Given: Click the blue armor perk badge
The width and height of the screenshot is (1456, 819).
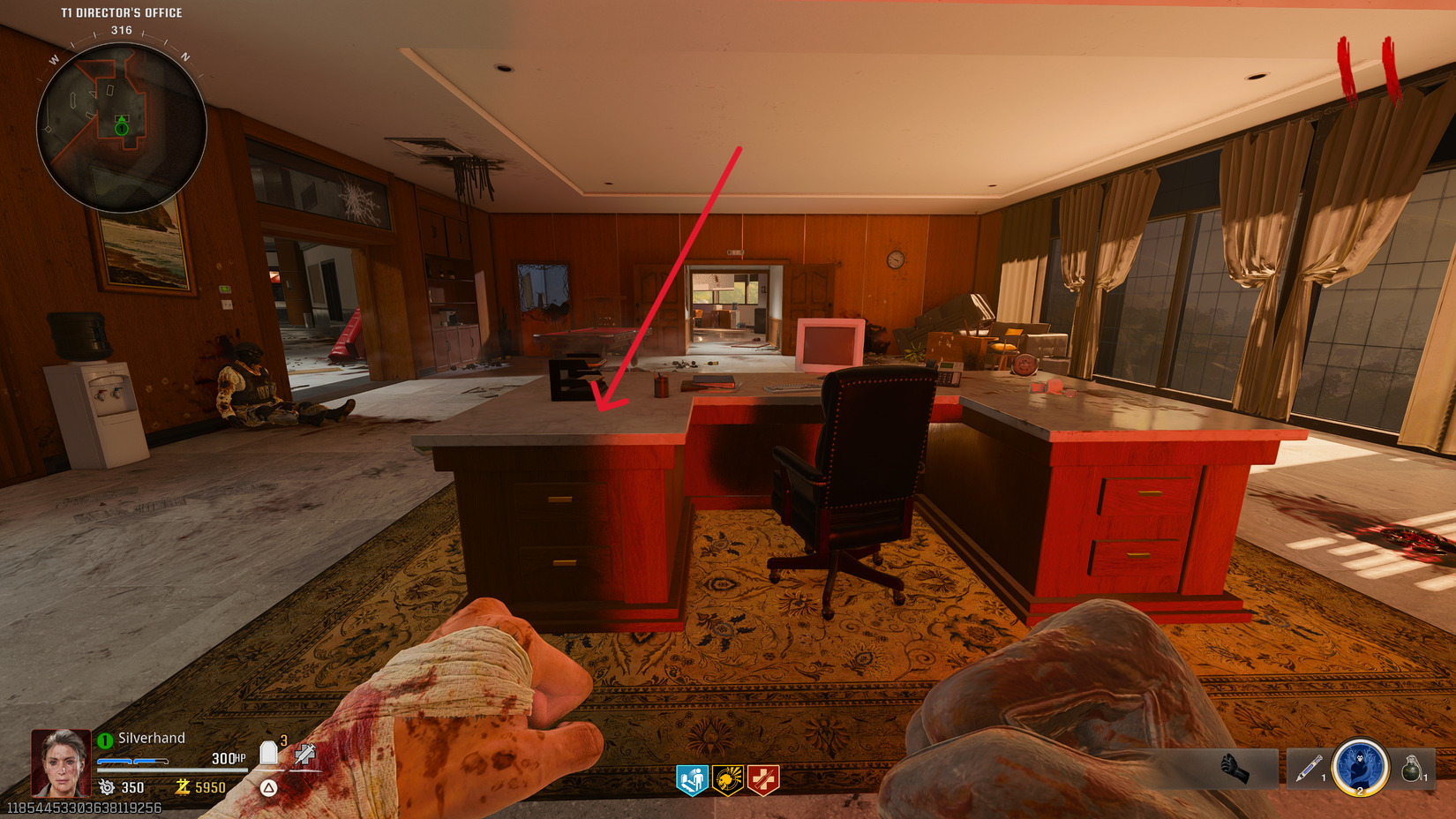Looking at the screenshot, I should 694,778.
